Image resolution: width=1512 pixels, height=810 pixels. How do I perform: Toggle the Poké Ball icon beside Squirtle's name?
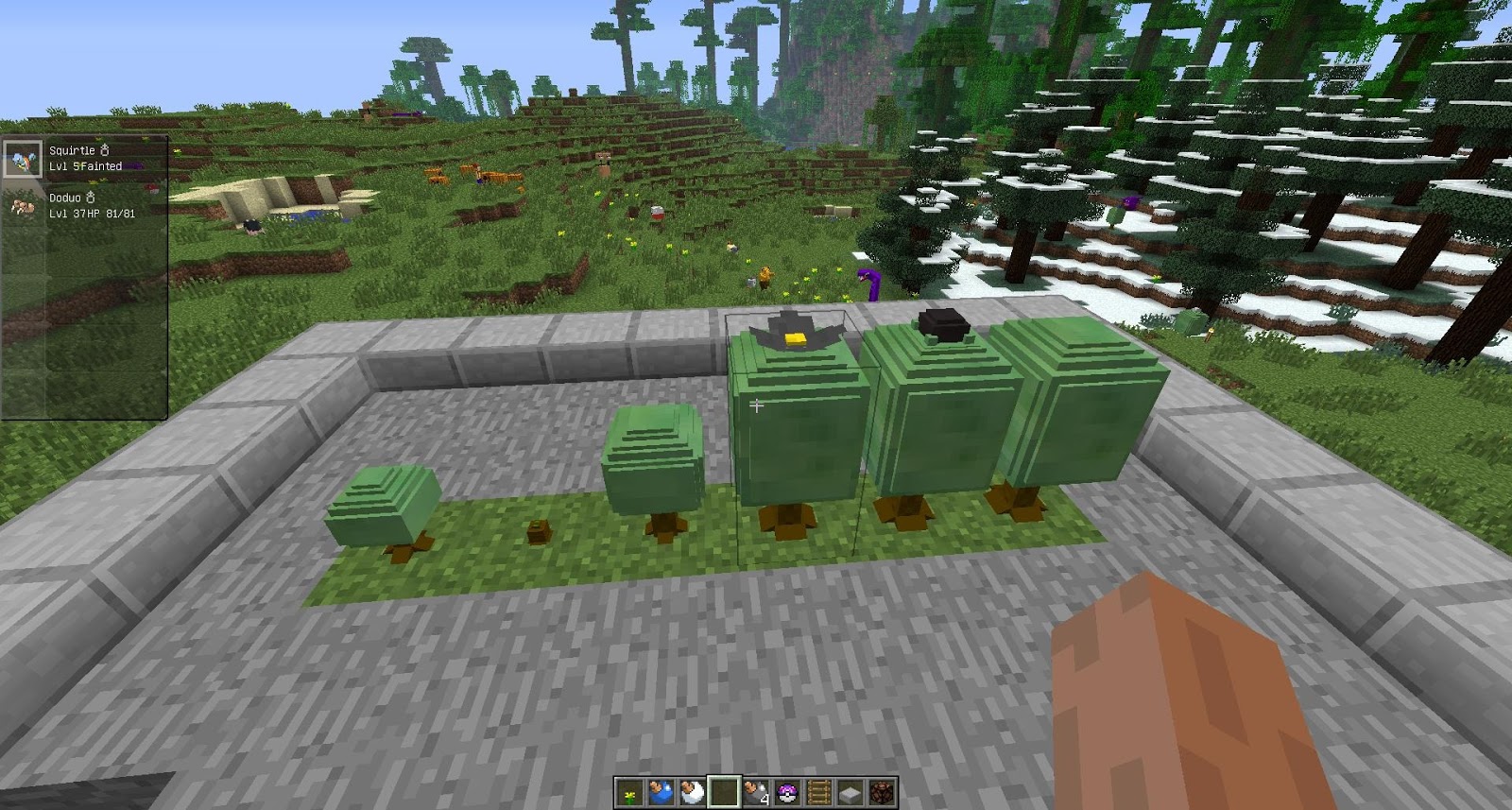pos(105,150)
